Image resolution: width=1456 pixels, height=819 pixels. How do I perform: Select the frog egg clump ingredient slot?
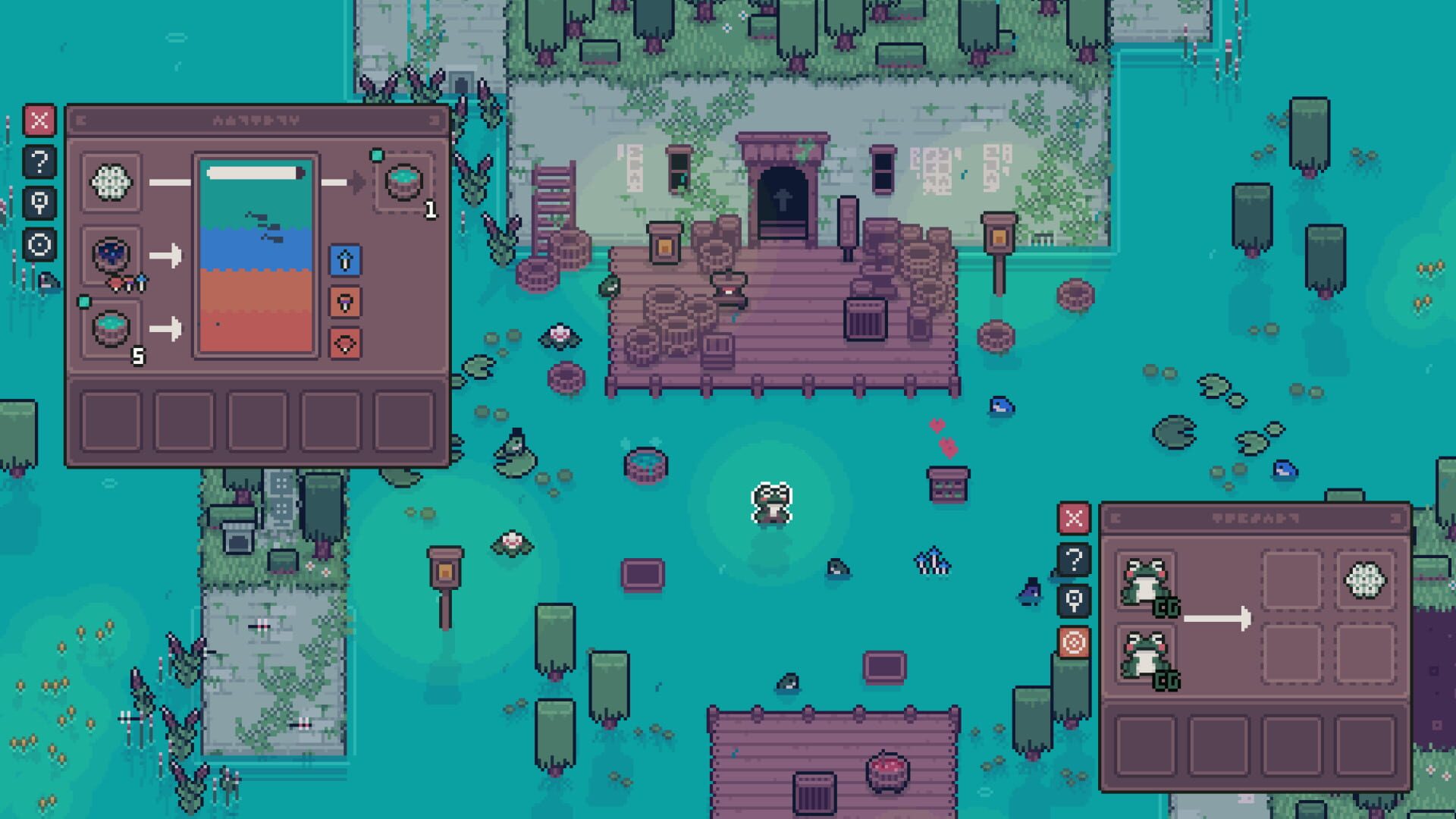click(x=112, y=181)
